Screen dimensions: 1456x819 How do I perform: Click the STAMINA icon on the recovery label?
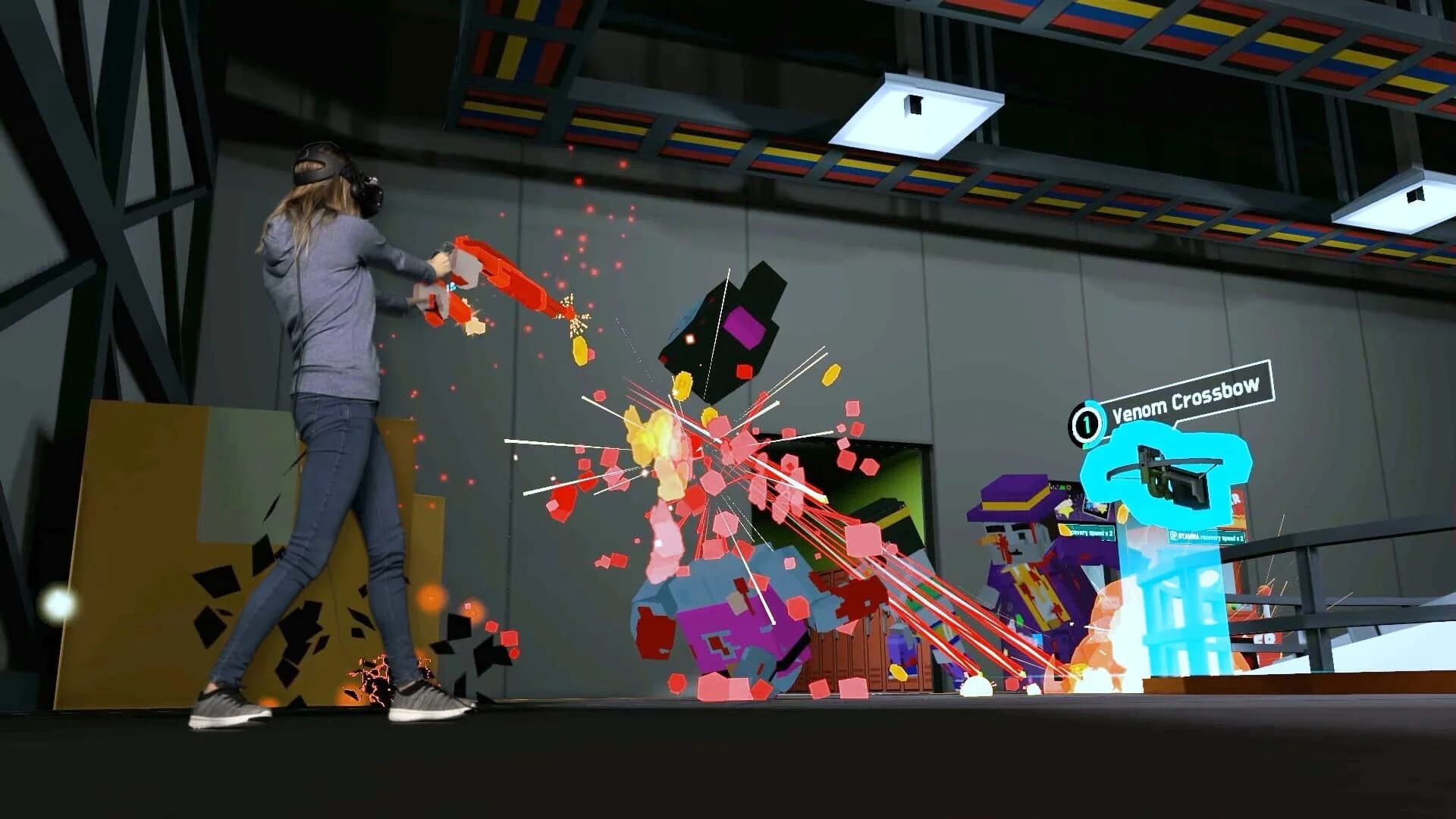1173,536
